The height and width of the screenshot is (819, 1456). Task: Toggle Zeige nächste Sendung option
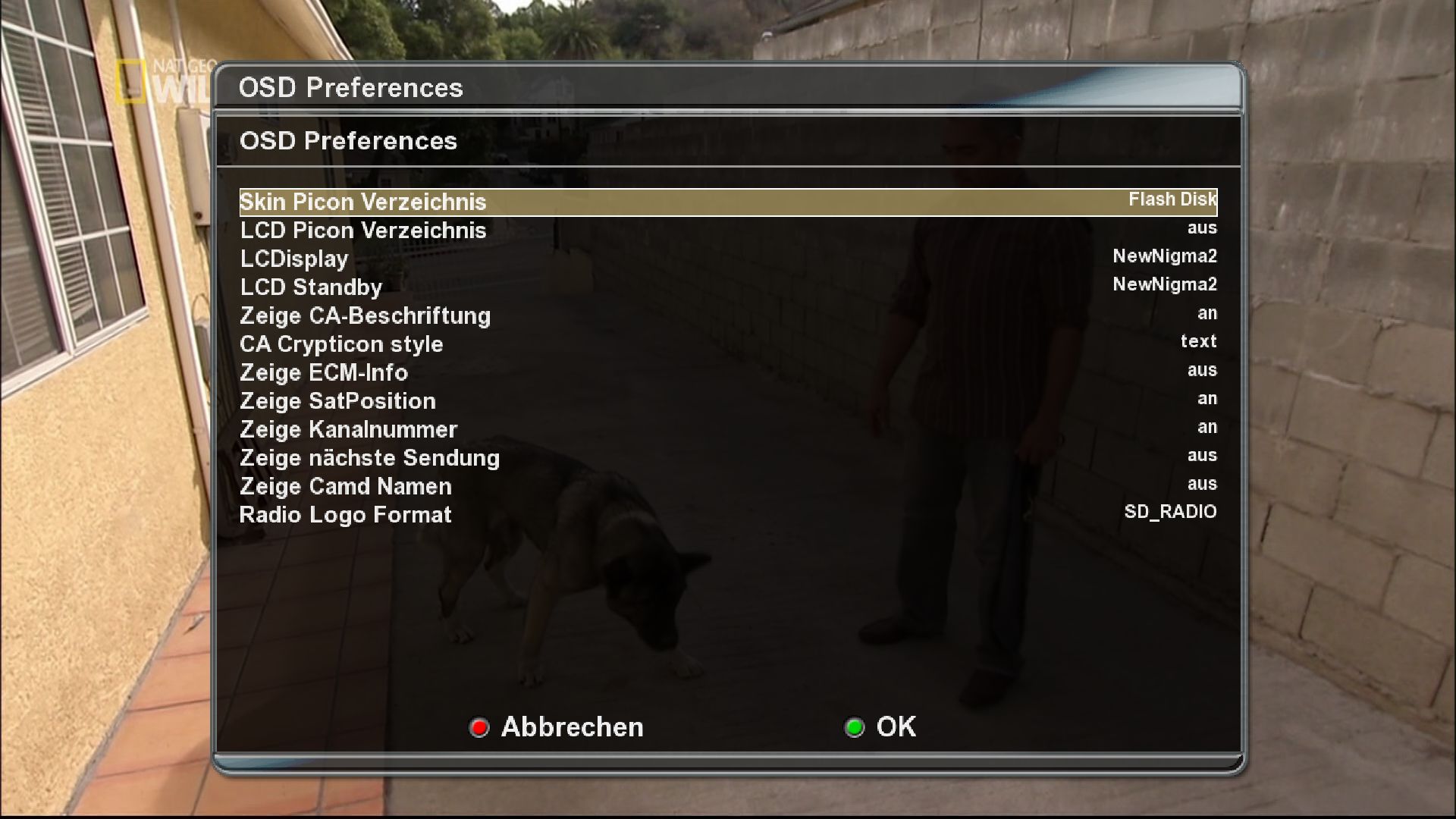click(728, 458)
